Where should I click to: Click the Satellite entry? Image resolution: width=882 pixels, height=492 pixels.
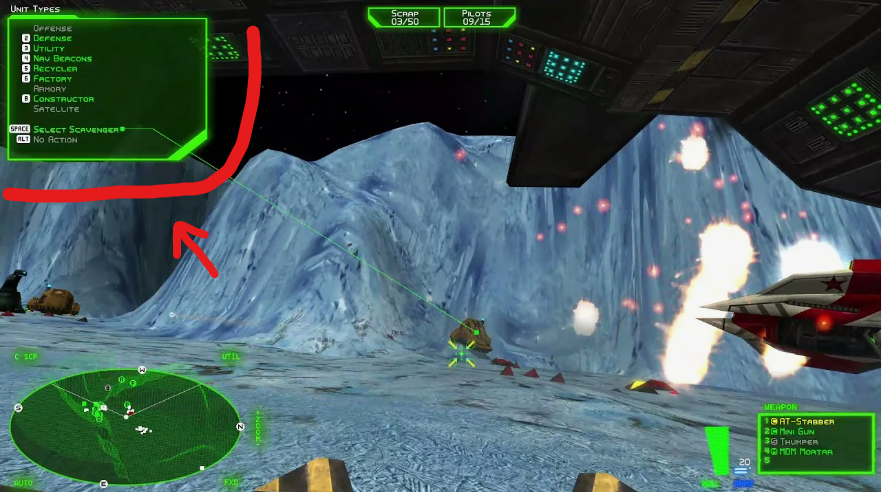(56, 109)
